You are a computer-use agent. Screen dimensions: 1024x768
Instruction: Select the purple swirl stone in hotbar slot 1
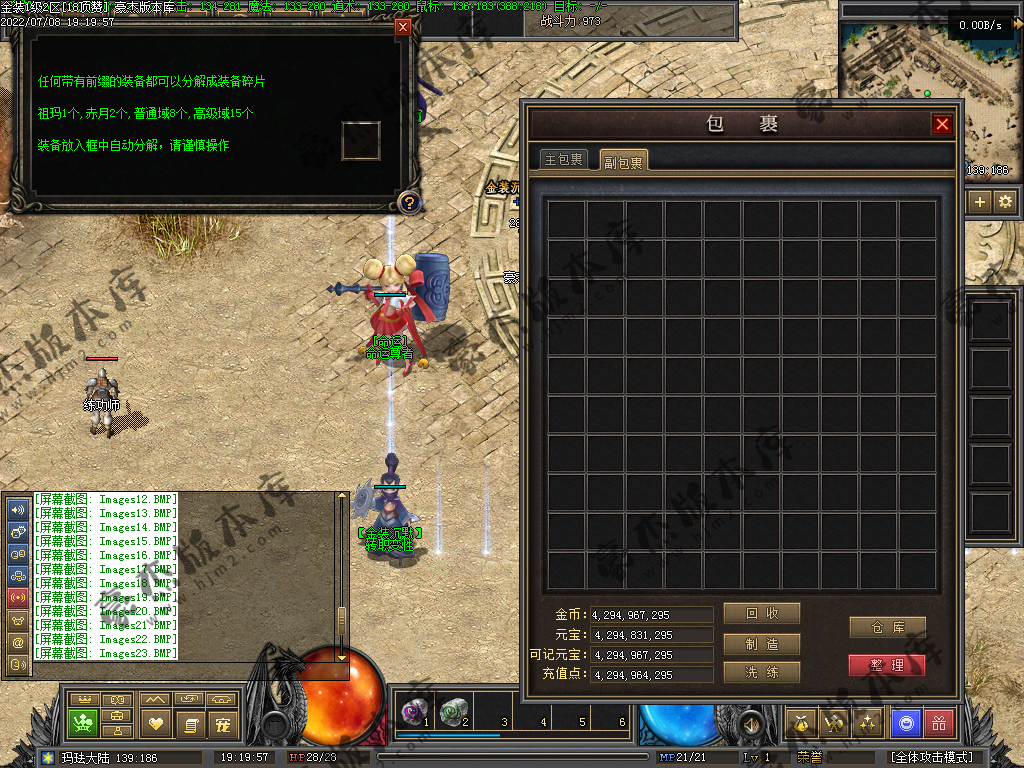tap(412, 711)
